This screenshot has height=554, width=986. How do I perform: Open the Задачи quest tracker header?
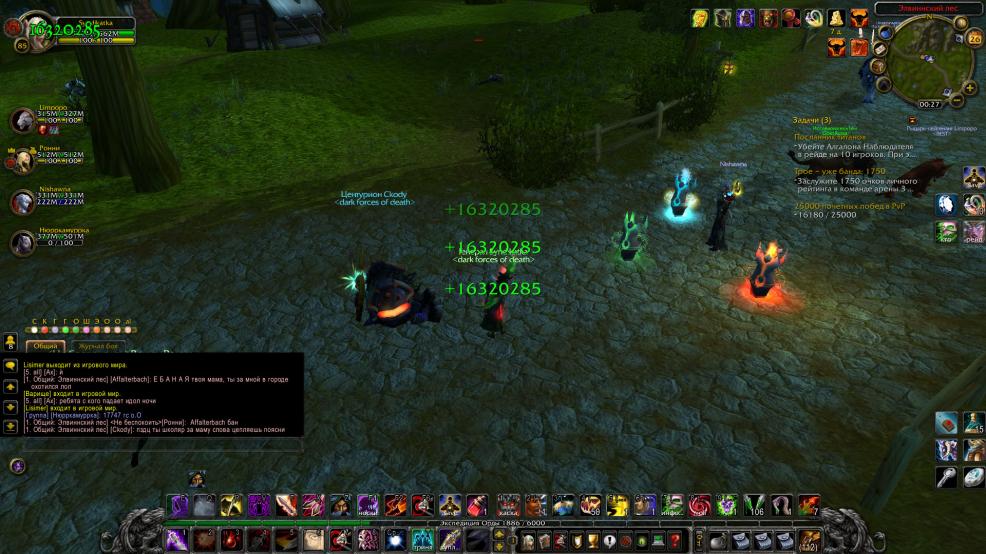pyautogui.click(x=811, y=120)
